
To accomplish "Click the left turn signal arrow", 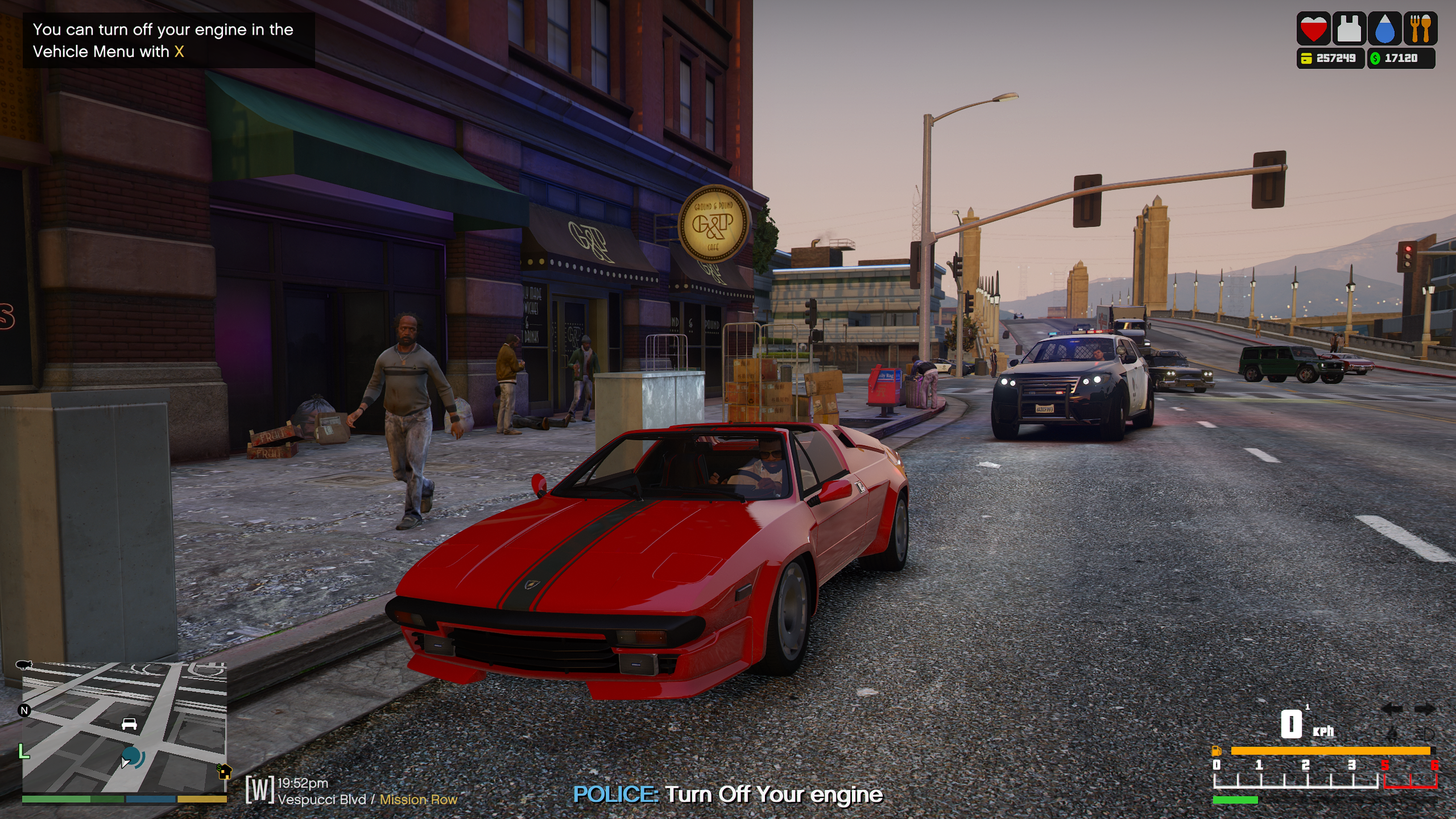I will [x=1392, y=709].
